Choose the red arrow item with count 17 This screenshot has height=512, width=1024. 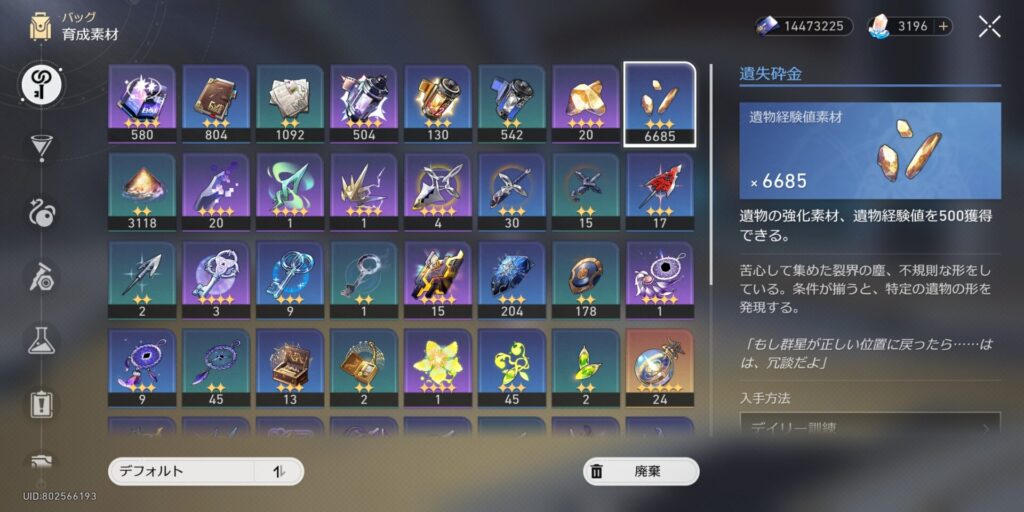(x=659, y=192)
